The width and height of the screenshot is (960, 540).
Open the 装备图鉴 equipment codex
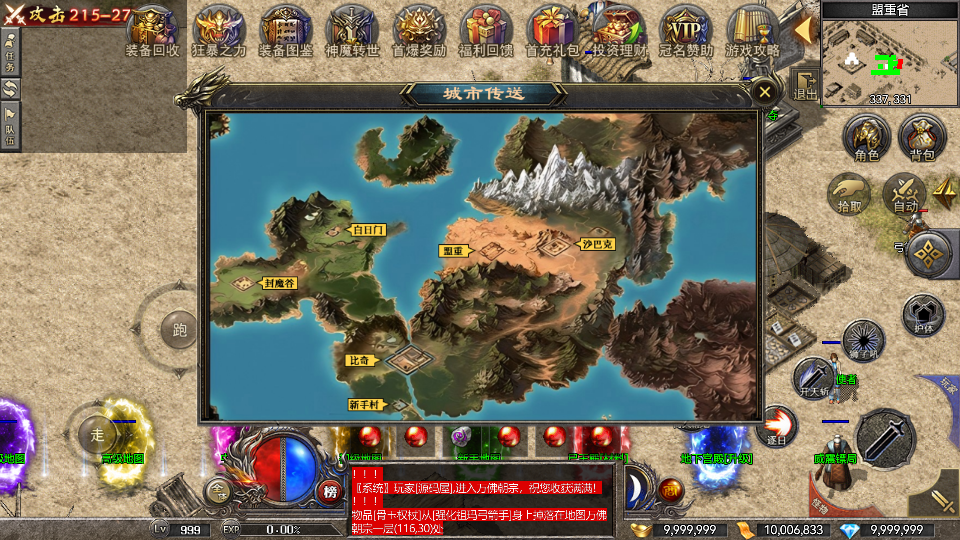(x=285, y=31)
